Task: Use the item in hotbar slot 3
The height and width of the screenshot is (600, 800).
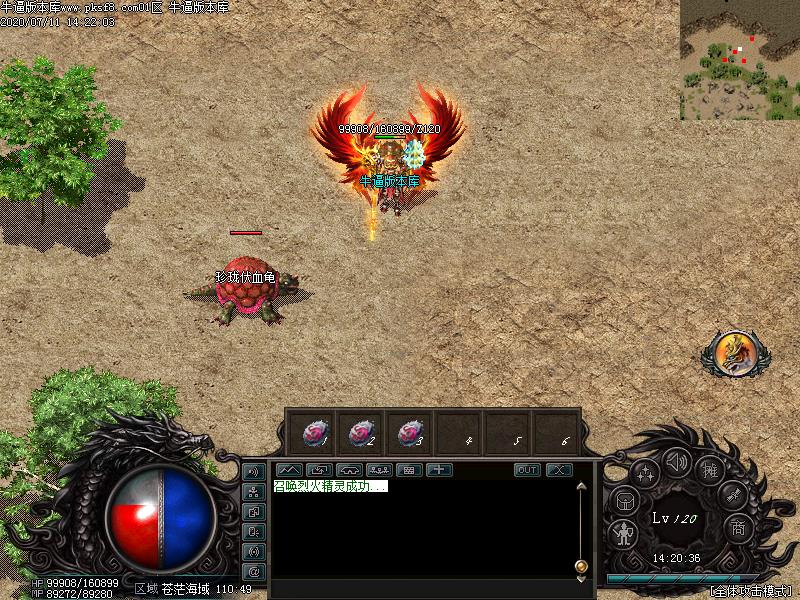Action: pyautogui.click(x=409, y=433)
